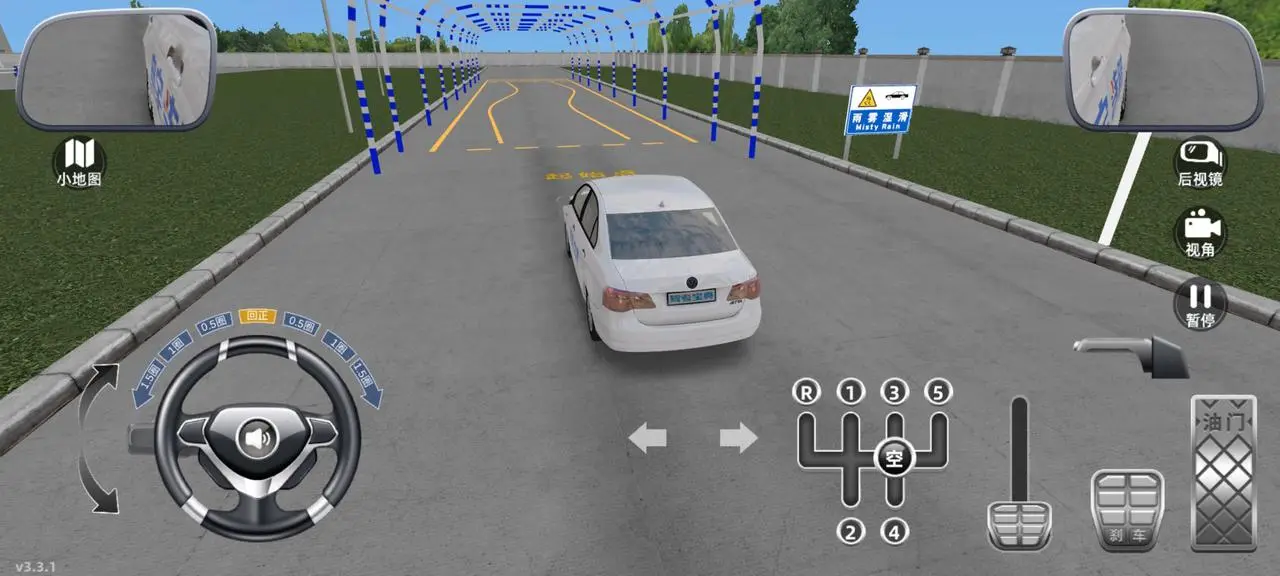Activate the left turn signal arrow
The width and height of the screenshot is (1280, 576).
pyautogui.click(x=647, y=437)
